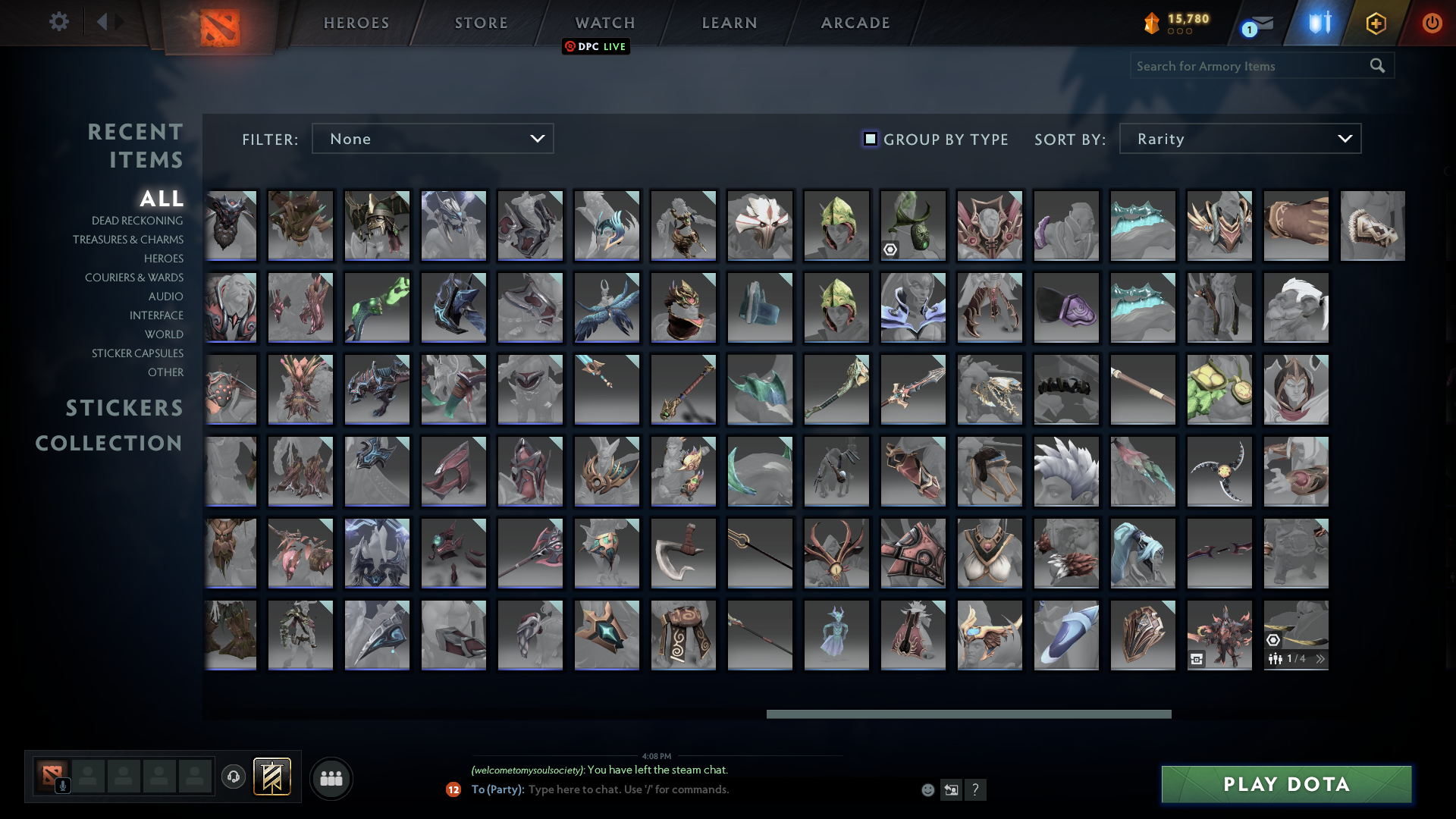Open voice settings via headset icon

(234, 777)
